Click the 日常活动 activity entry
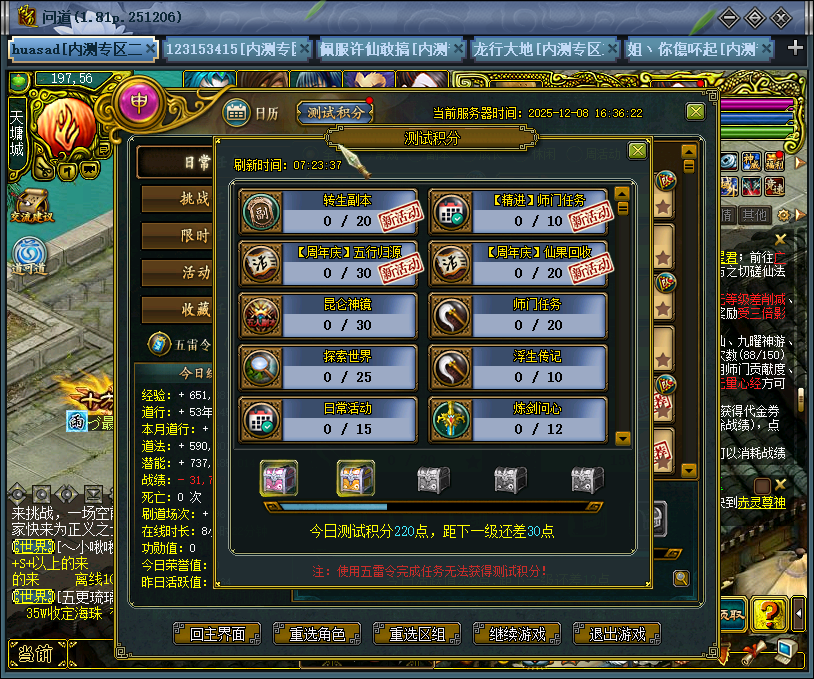Screen dimensions: 814x679 click(x=328, y=419)
